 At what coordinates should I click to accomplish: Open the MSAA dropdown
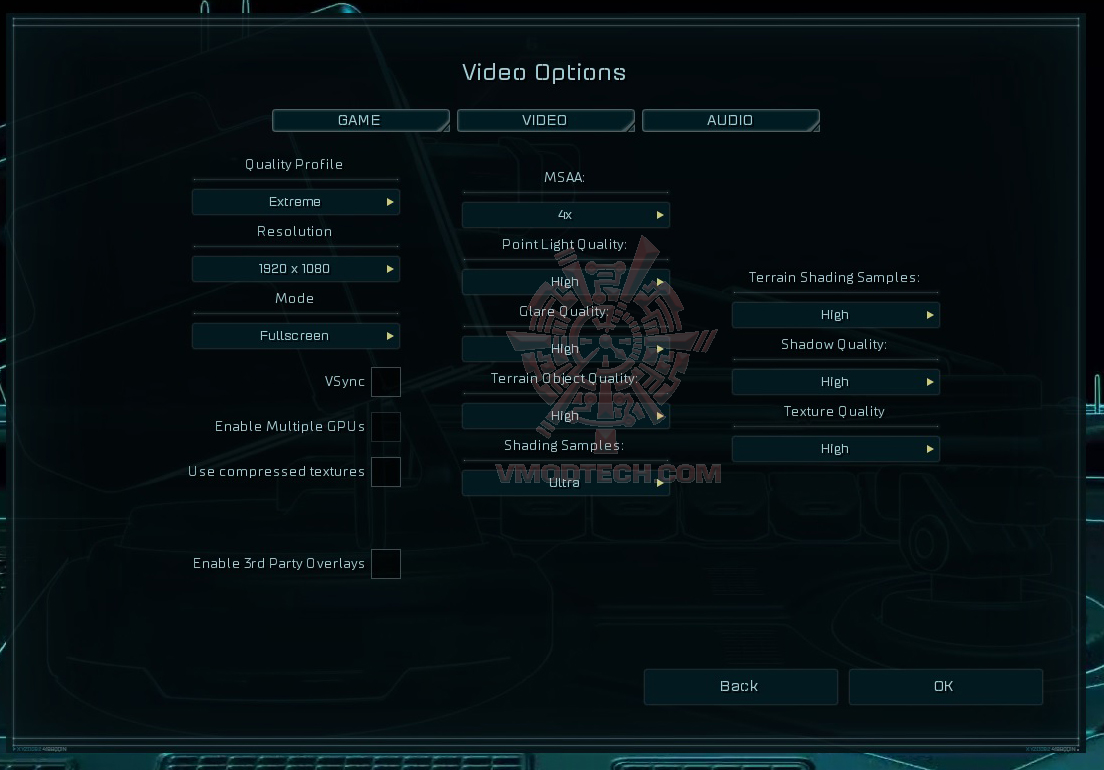tap(566, 215)
